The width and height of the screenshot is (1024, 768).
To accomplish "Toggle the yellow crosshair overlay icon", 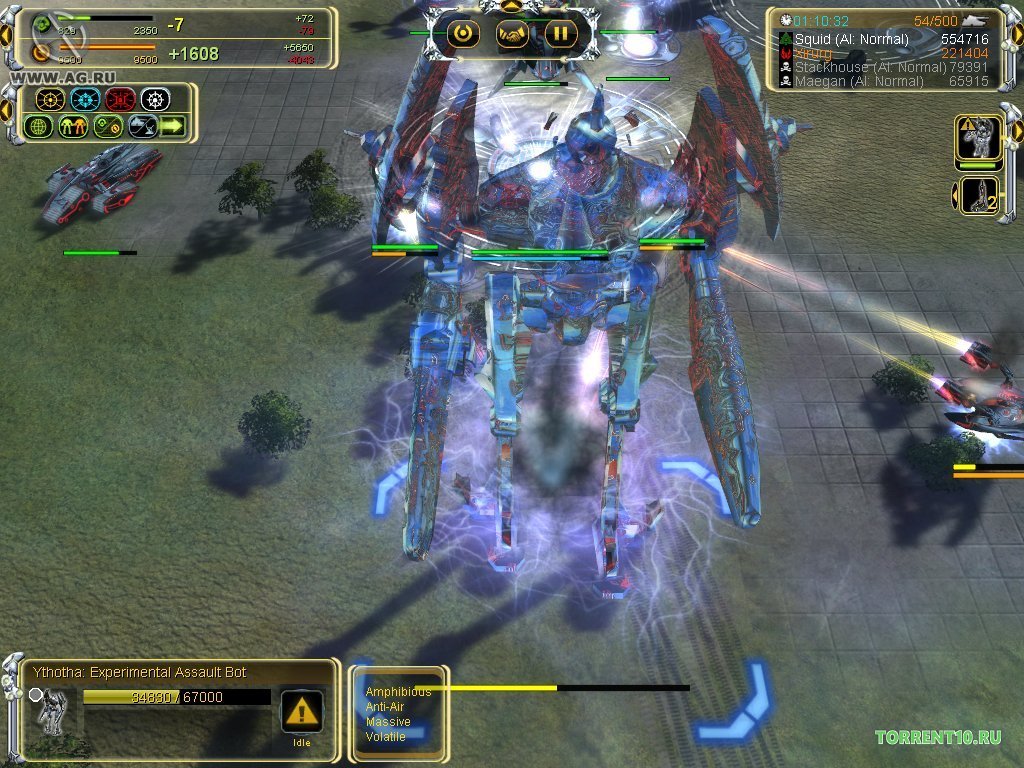I will 50,100.
